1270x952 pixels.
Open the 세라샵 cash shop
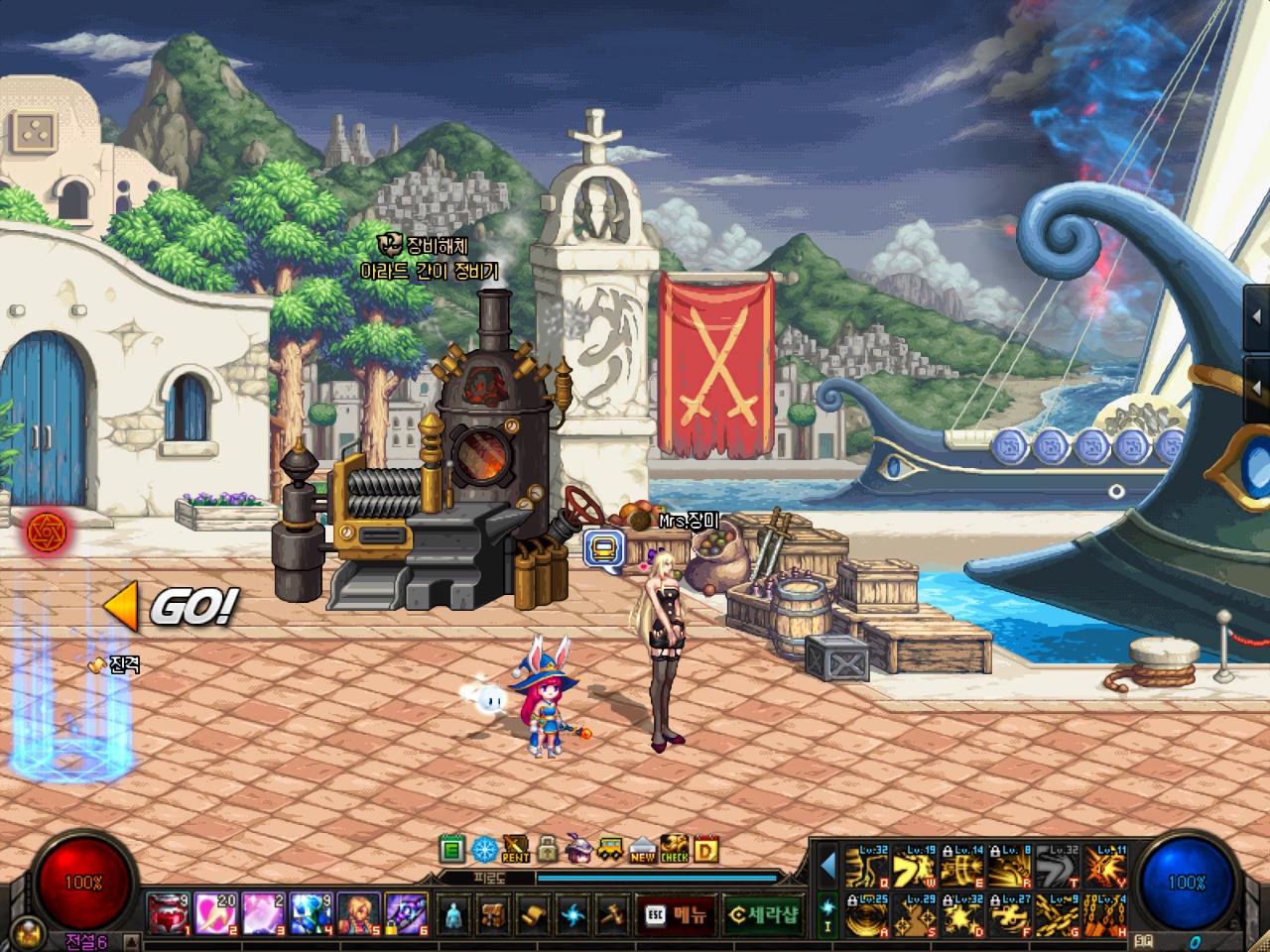[x=762, y=914]
